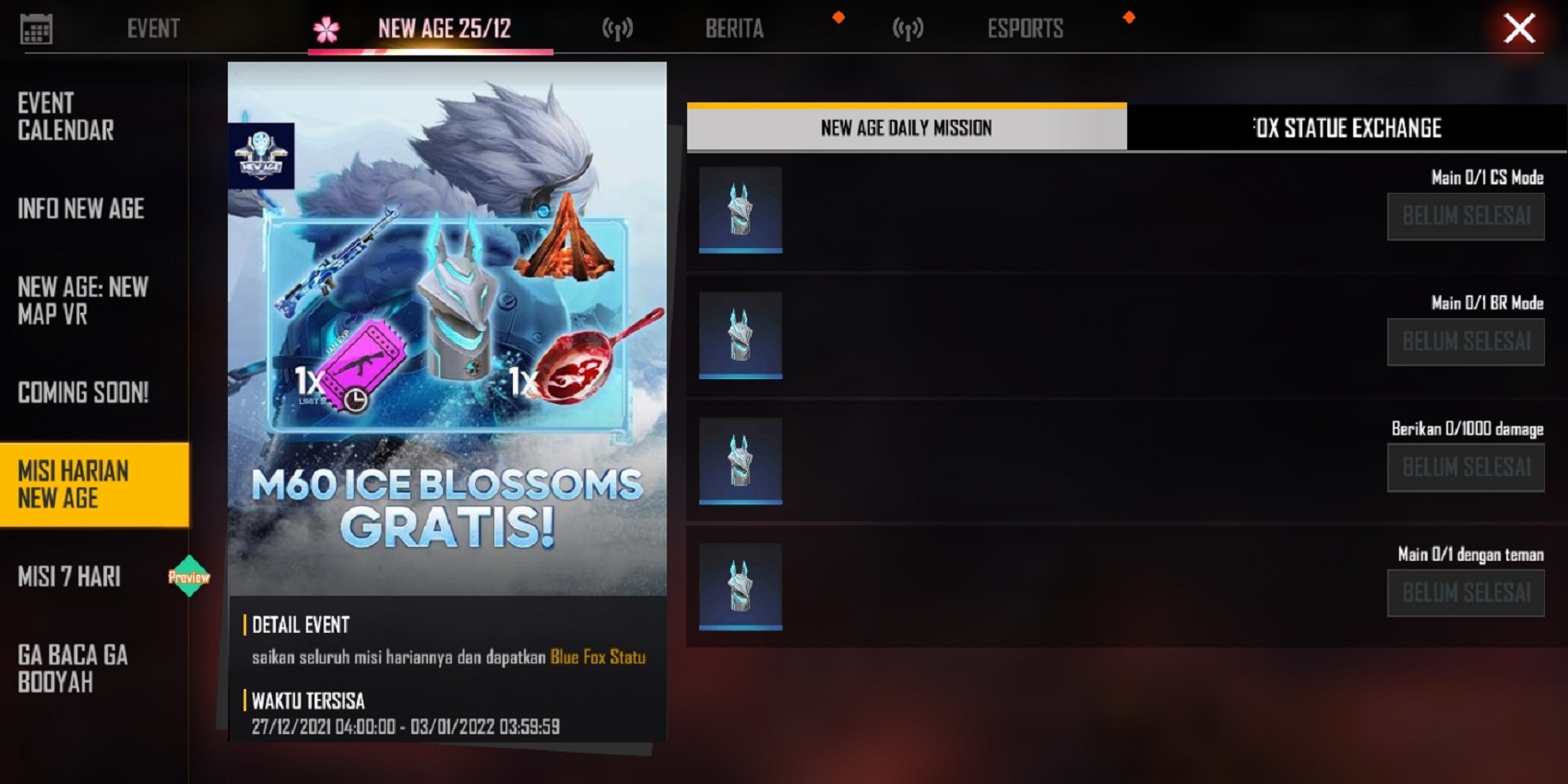Open the COMING SOON! sidebar section
The width and height of the screenshot is (1568, 784).
pos(84,393)
